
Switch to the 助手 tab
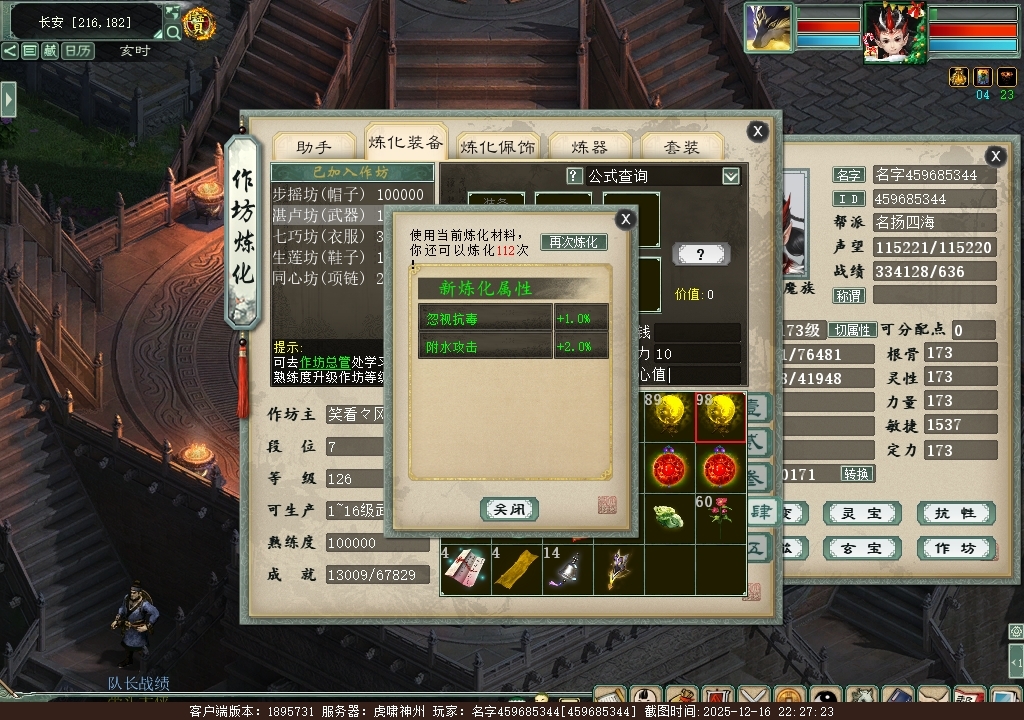coord(313,147)
